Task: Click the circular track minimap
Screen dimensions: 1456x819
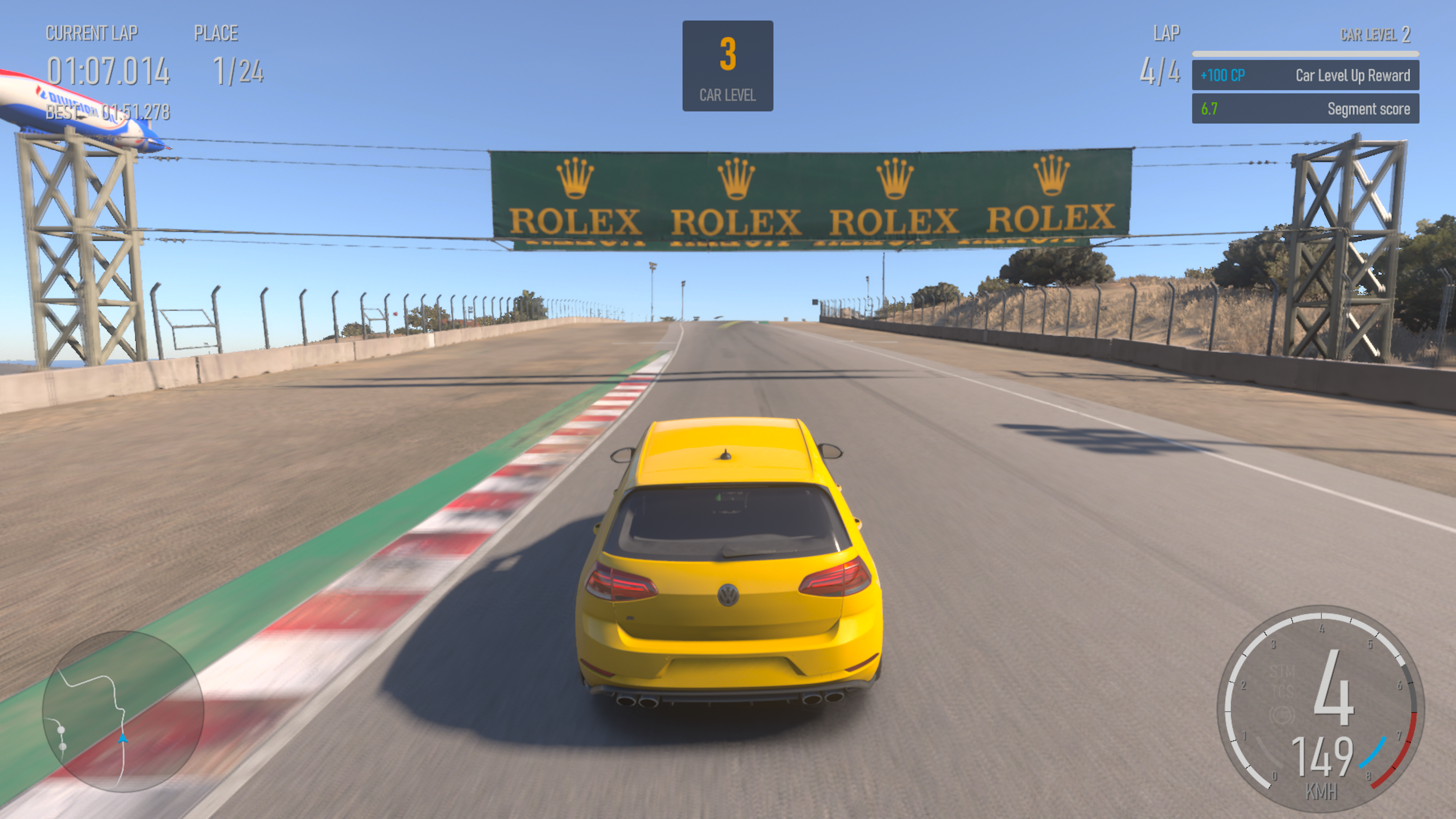Action: [122, 711]
